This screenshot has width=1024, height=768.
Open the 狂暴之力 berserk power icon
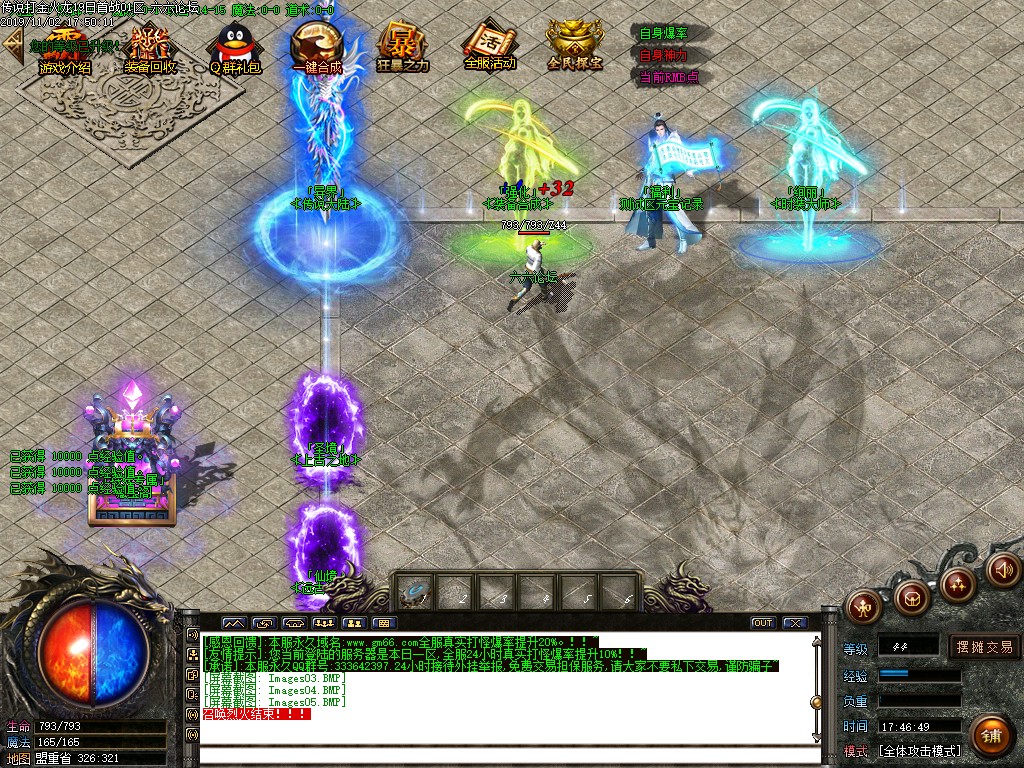coord(402,49)
